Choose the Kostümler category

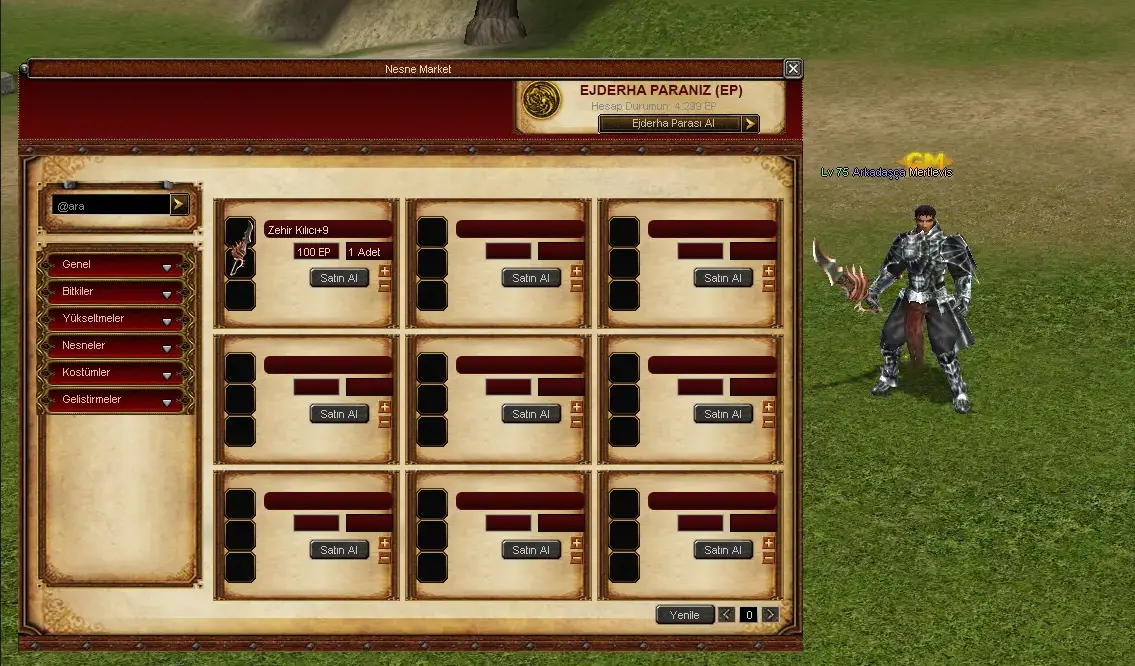[111, 373]
